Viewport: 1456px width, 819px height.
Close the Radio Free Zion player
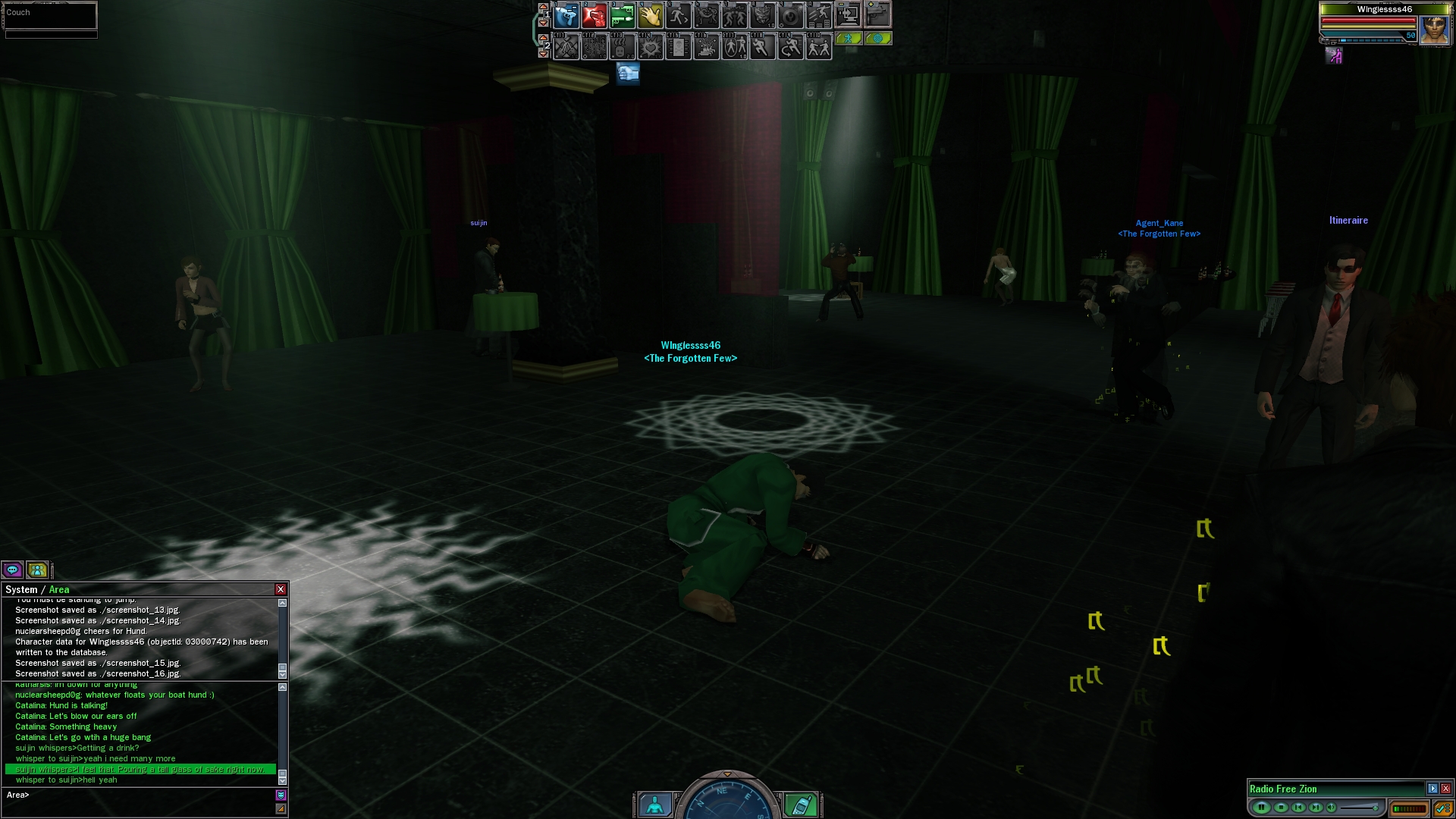(x=1446, y=789)
